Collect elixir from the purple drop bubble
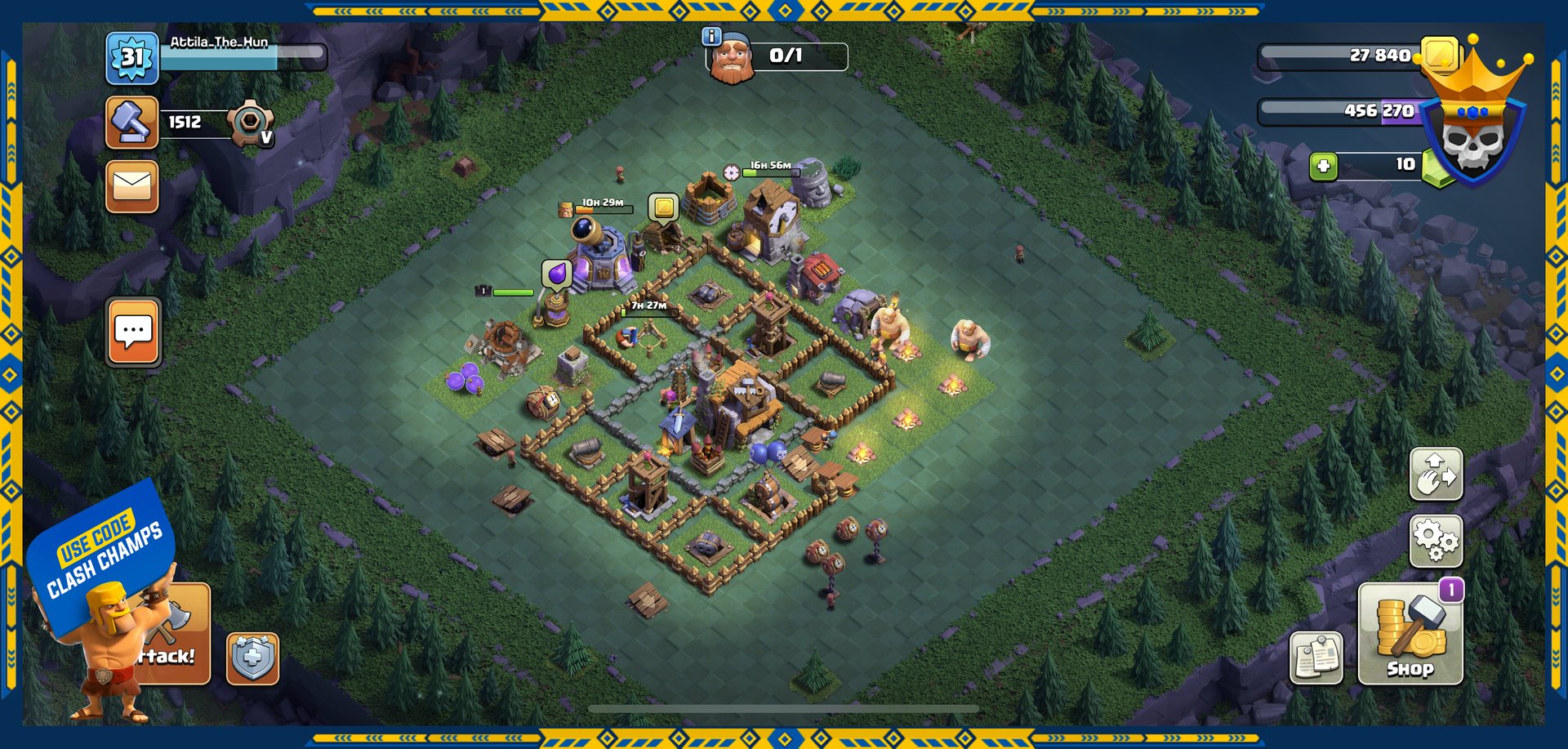Screen dimensions: 1568x749 click(556, 274)
